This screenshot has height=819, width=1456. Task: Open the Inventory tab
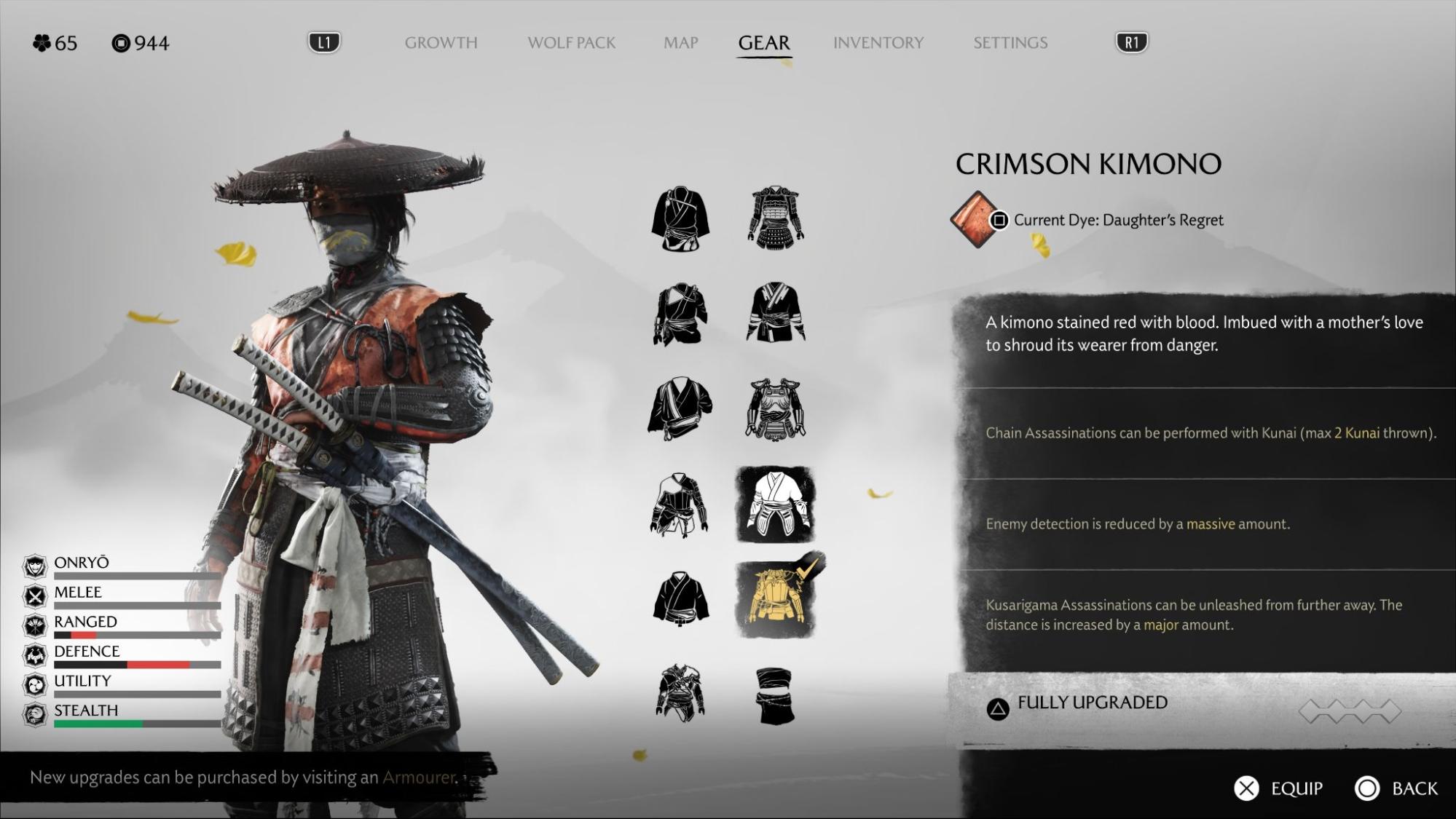[878, 43]
